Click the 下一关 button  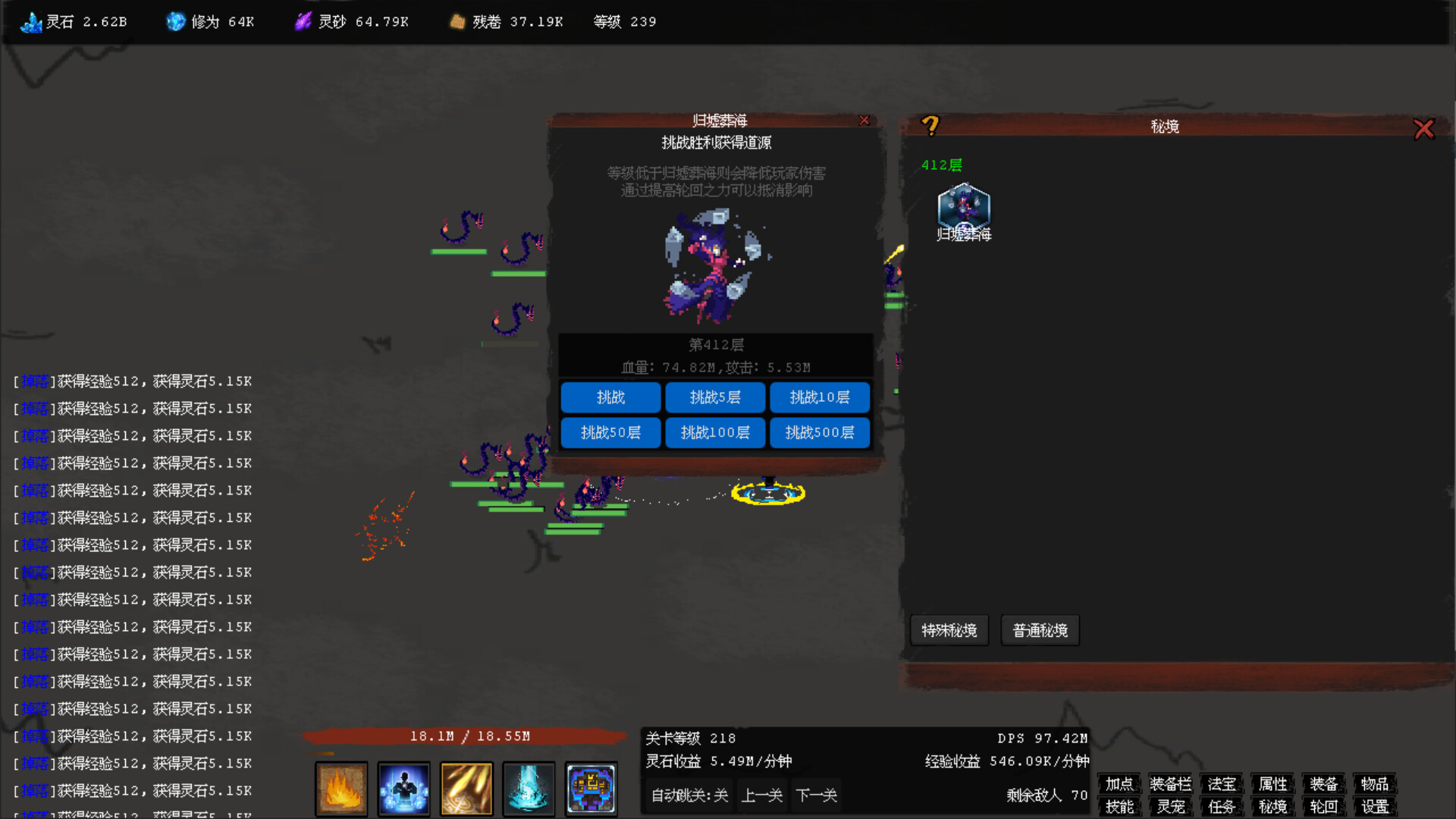[x=816, y=795]
